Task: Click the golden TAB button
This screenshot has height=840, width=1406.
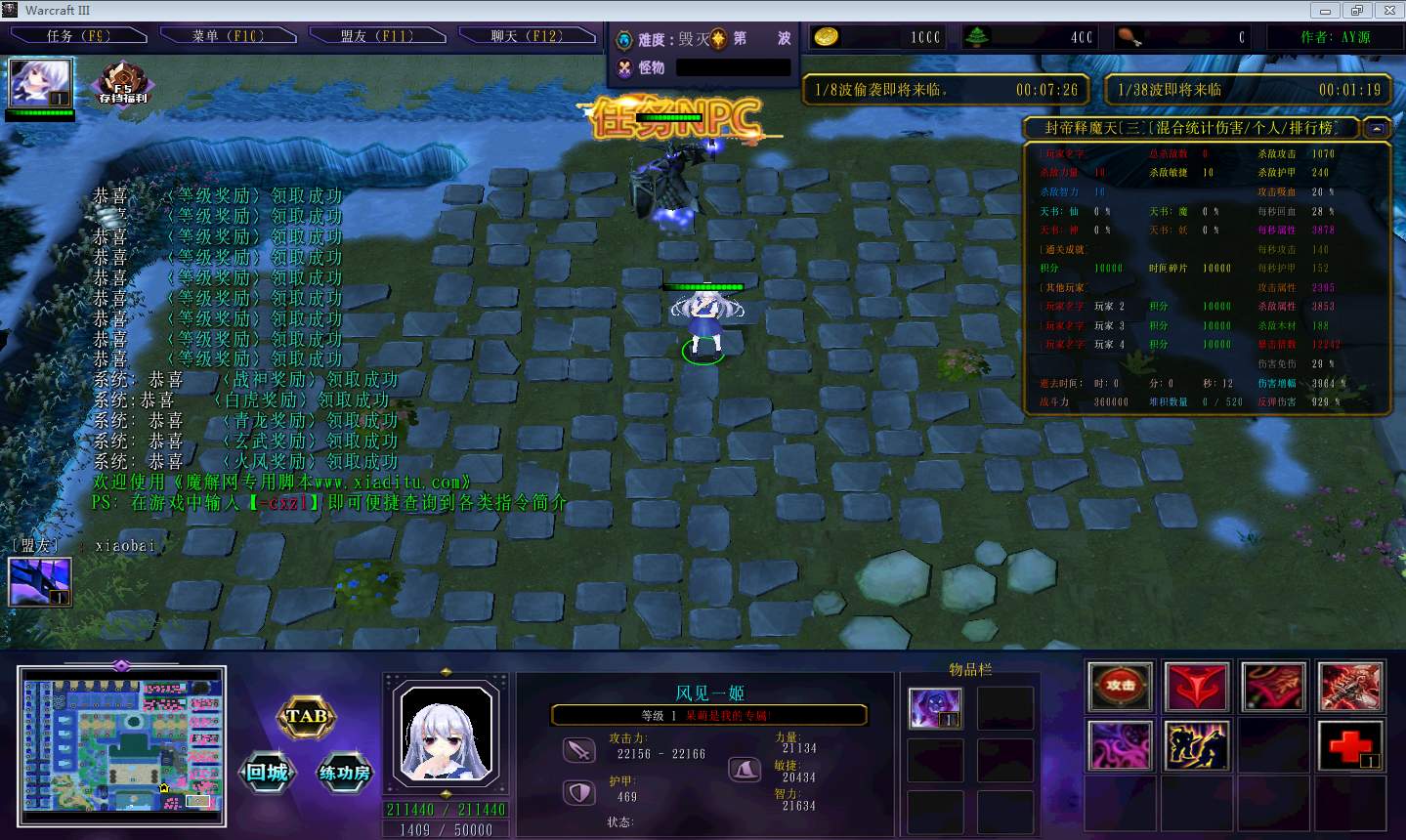Action: click(307, 717)
